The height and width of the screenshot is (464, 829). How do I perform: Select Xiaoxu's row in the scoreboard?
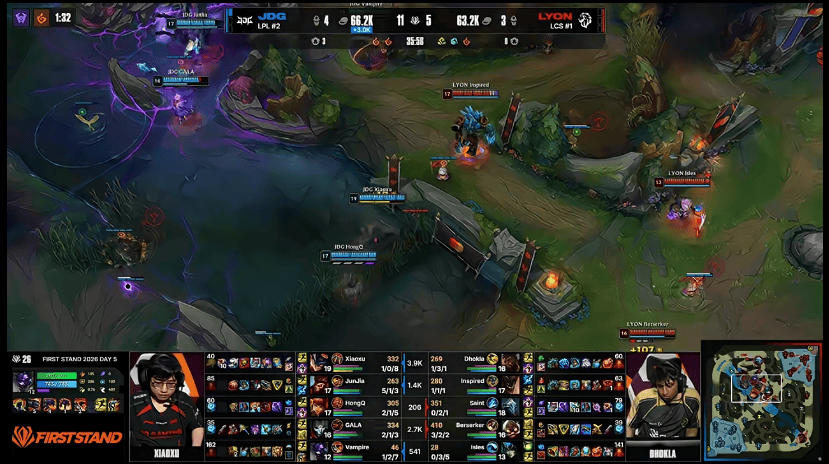[355, 362]
